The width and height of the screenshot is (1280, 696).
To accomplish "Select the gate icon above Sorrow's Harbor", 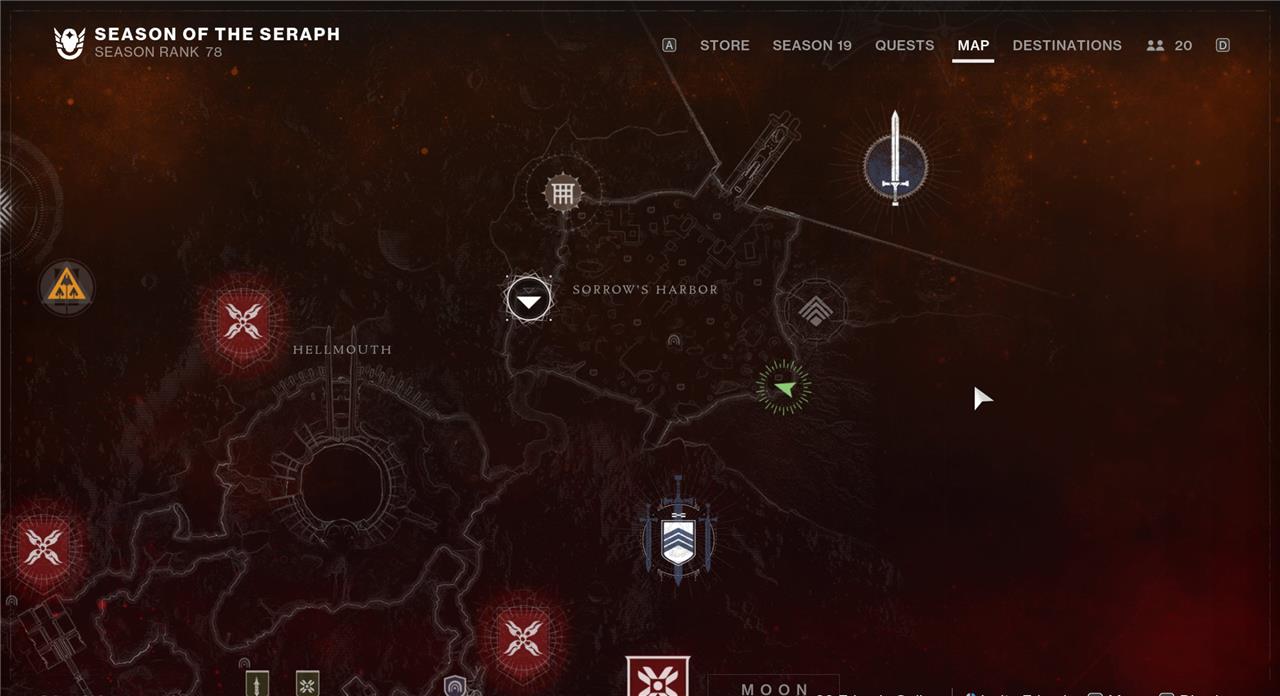I will coord(563,193).
